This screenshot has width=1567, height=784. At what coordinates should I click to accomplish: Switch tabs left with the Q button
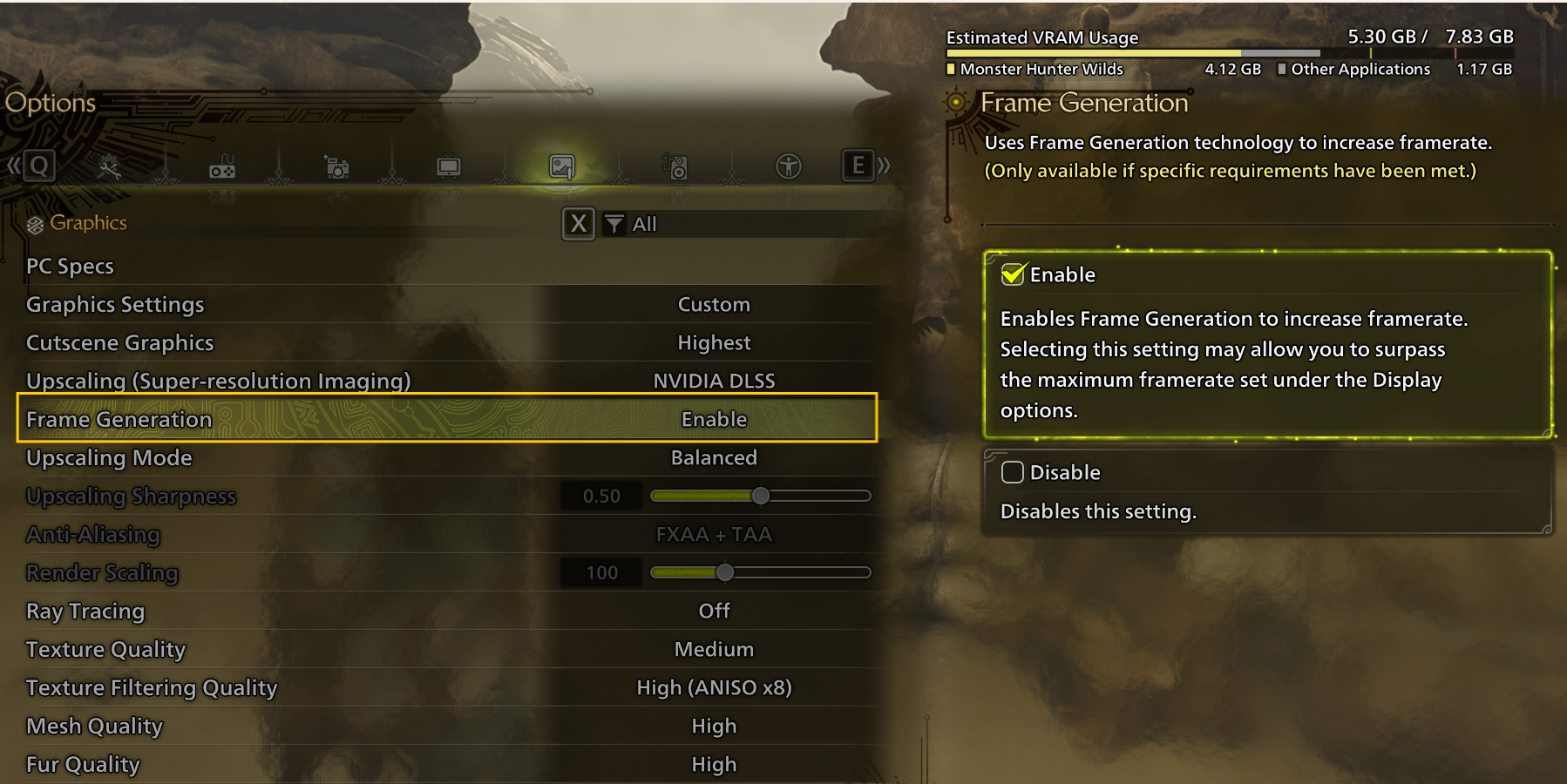pyautogui.click(x=38, y=166)
